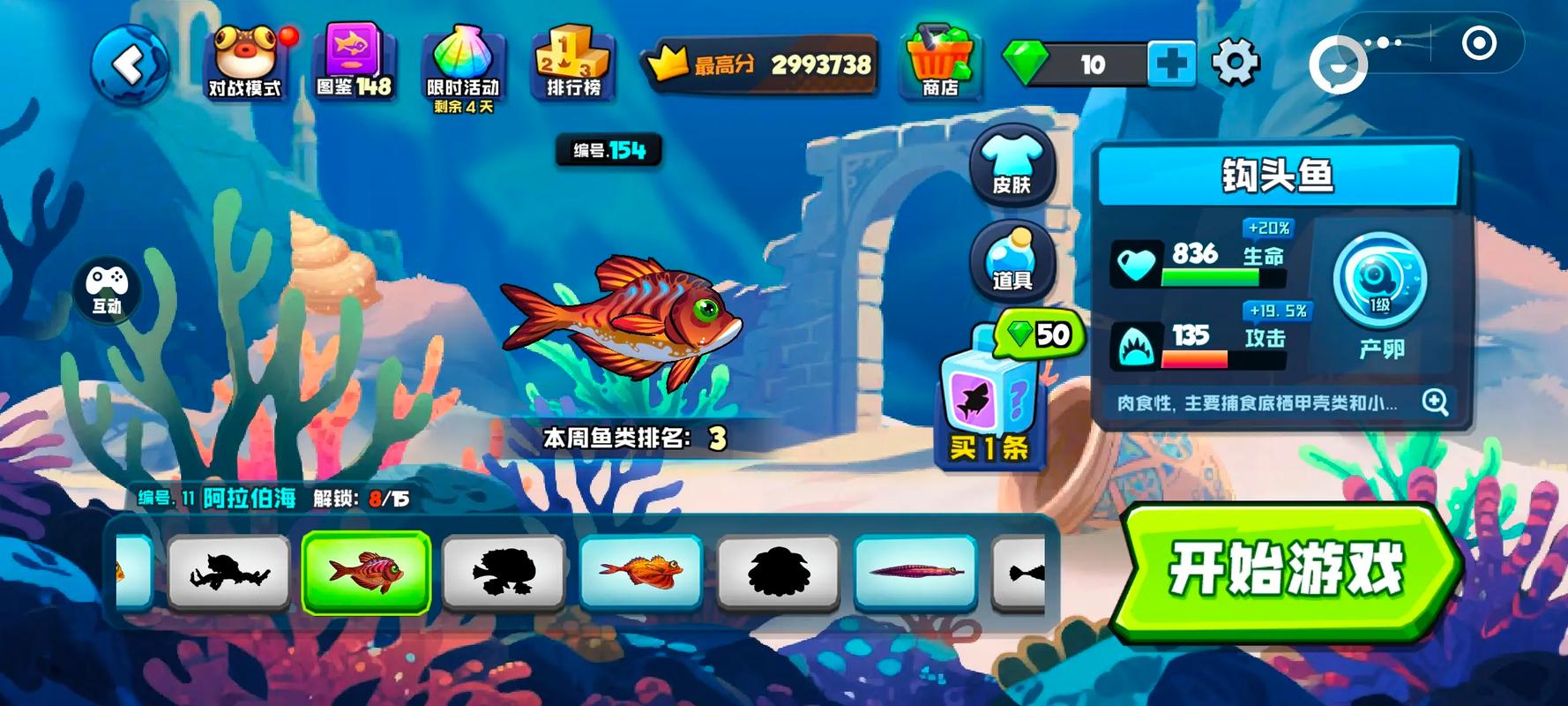Viewport: 1568px width, 706px height.
Task: Open the 皮肤 skin menu
Action: click(x=1012, y=165)
